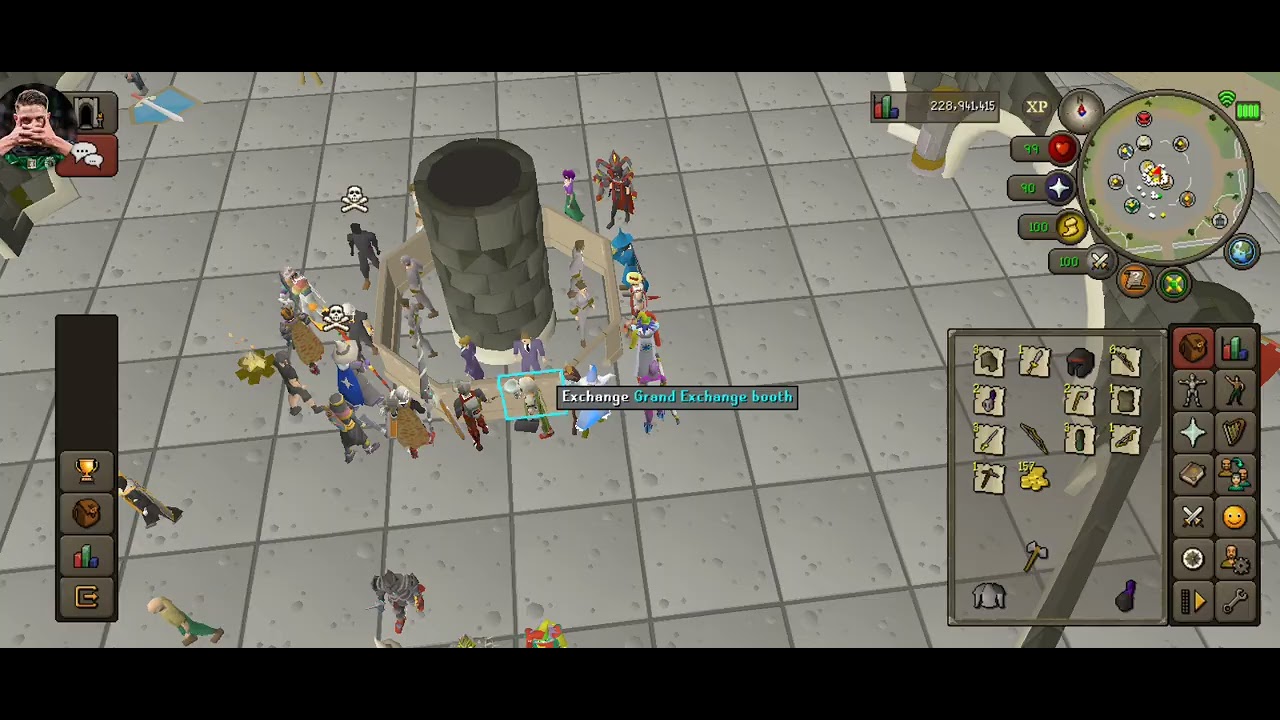
Task: Check the green battery indicator
Action: coord(1247,111)
